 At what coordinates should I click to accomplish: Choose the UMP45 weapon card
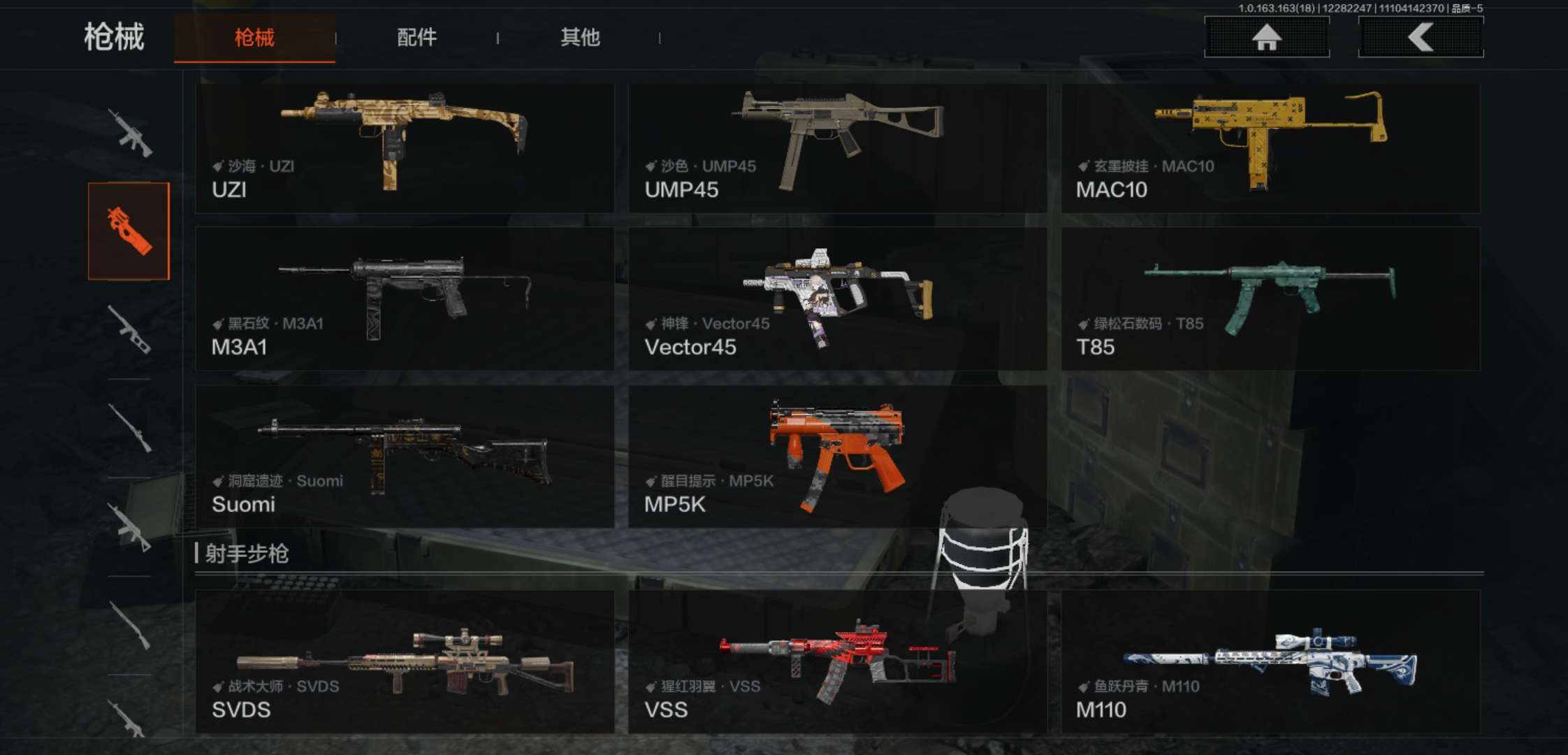coord(837,148)
